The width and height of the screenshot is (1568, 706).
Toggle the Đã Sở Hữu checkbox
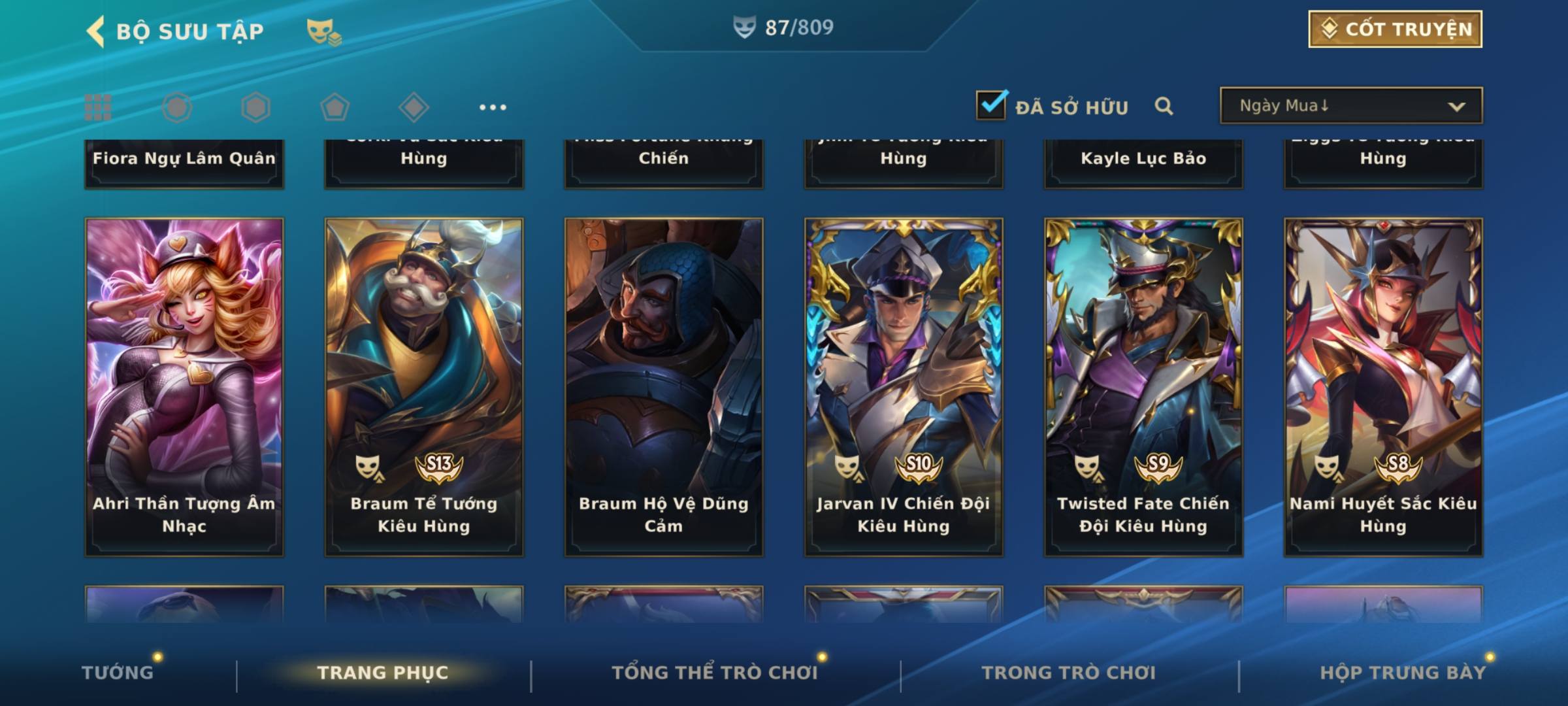[x=990, y=105]
